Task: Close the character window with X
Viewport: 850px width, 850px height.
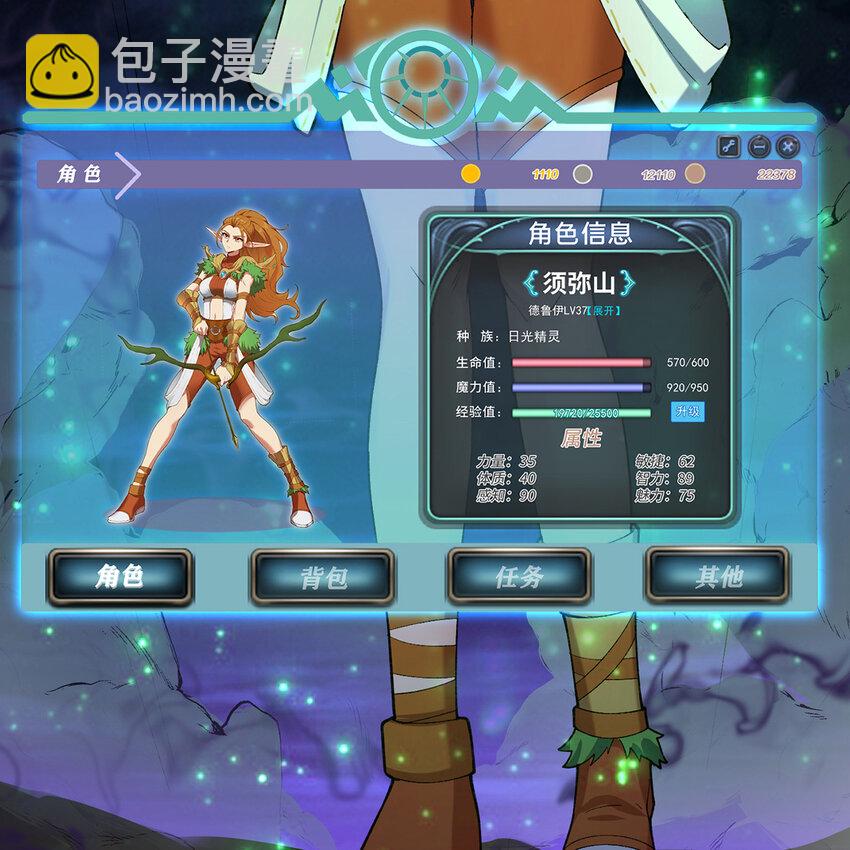Action: (788, 147)
